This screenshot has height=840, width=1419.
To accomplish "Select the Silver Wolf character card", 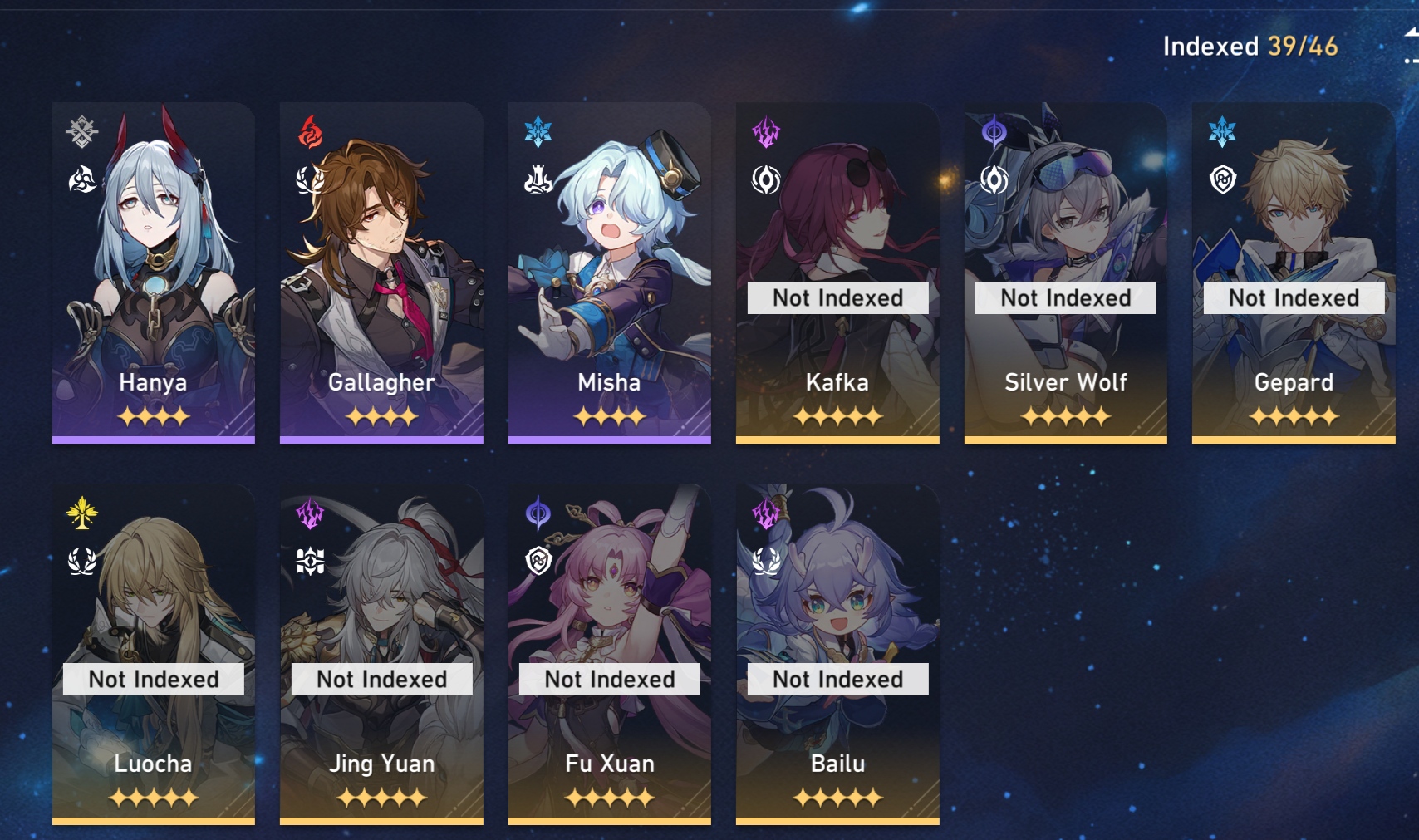I will click(1065, 273).
